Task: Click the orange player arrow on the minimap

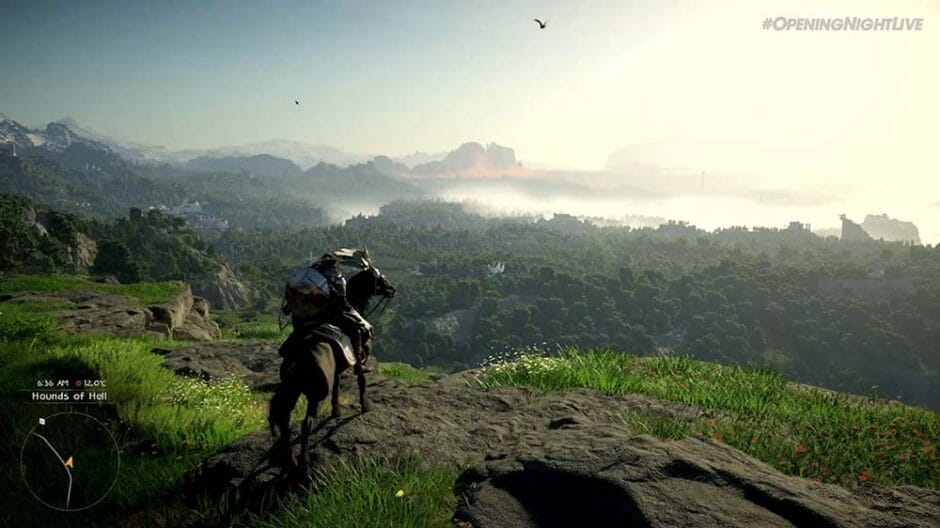Action: [69, 462]
